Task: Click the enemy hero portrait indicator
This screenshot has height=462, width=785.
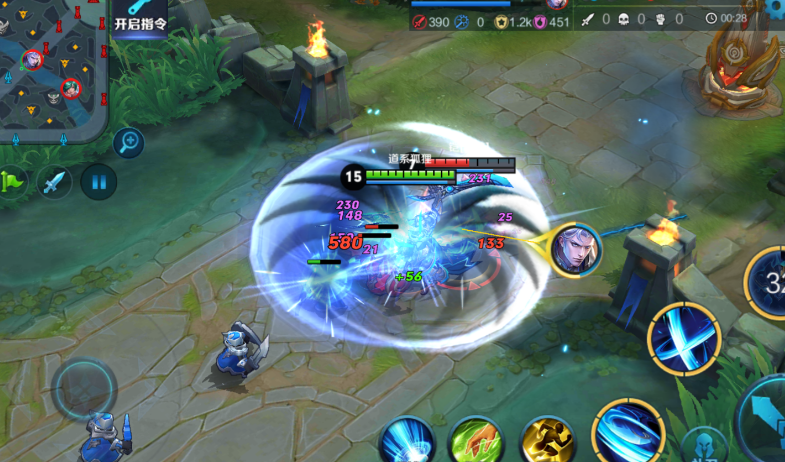Action: [x=576, y=250]
